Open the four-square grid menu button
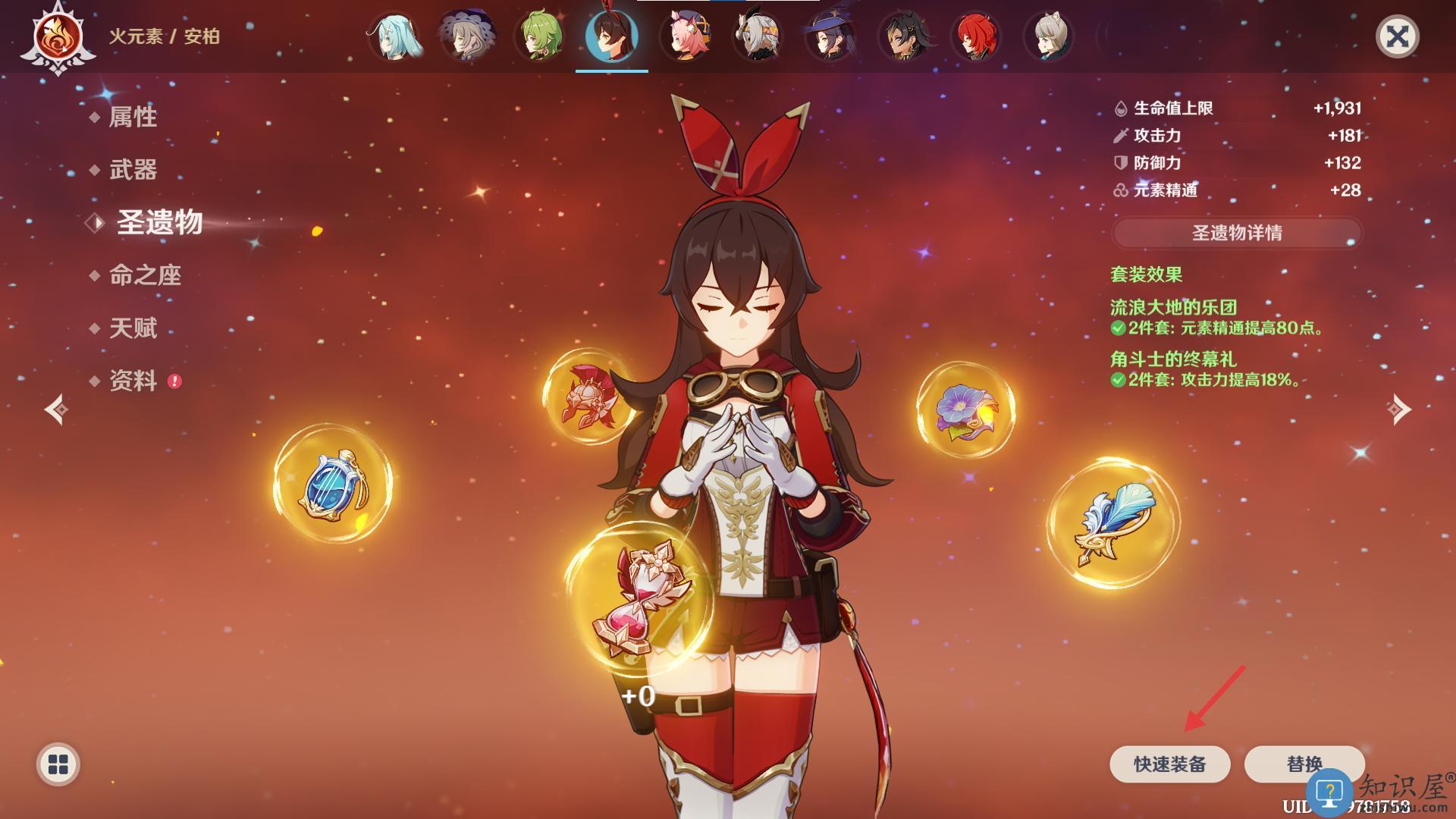 click(58, 764)
